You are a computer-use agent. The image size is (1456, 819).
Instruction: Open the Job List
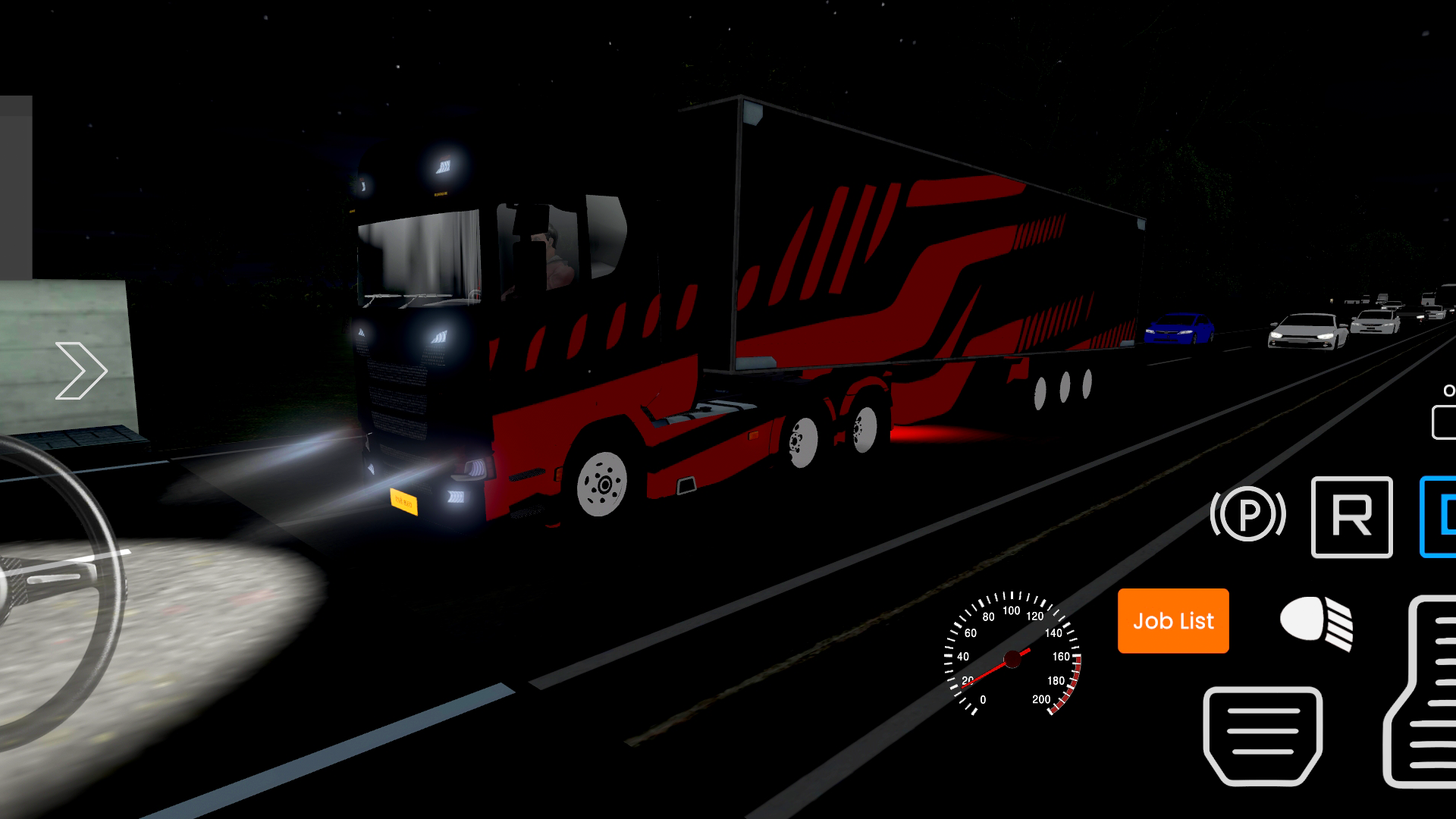1172,621
